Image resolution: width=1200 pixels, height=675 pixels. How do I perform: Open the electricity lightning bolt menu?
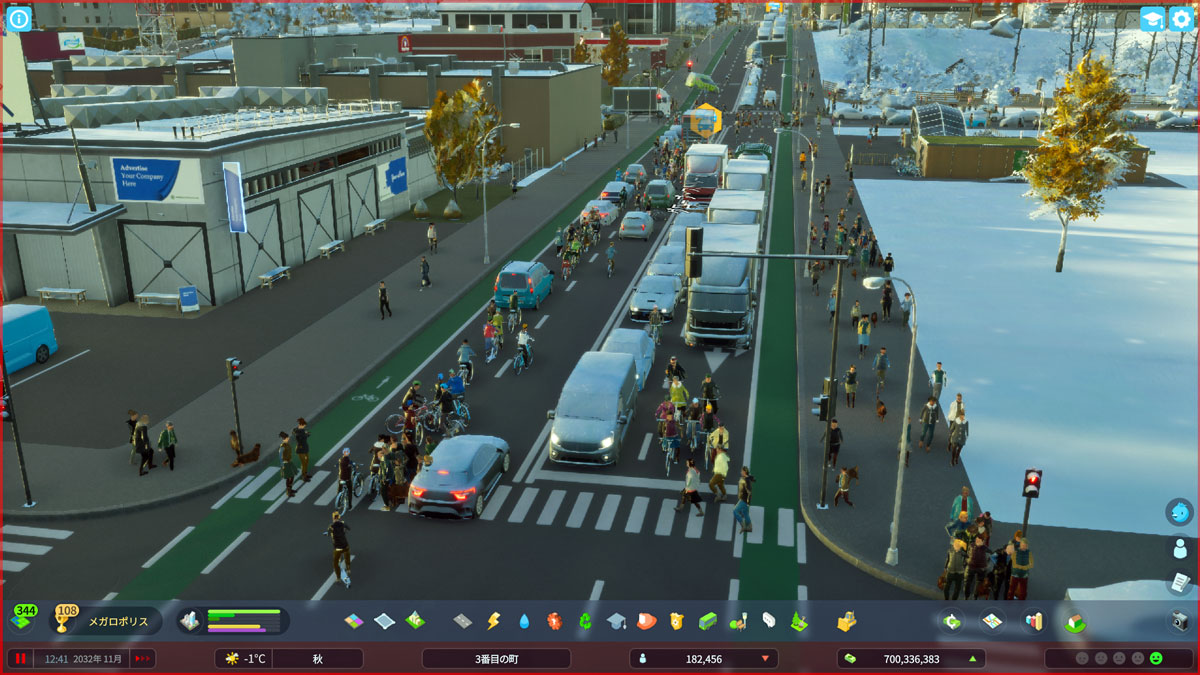pos(493,621)
